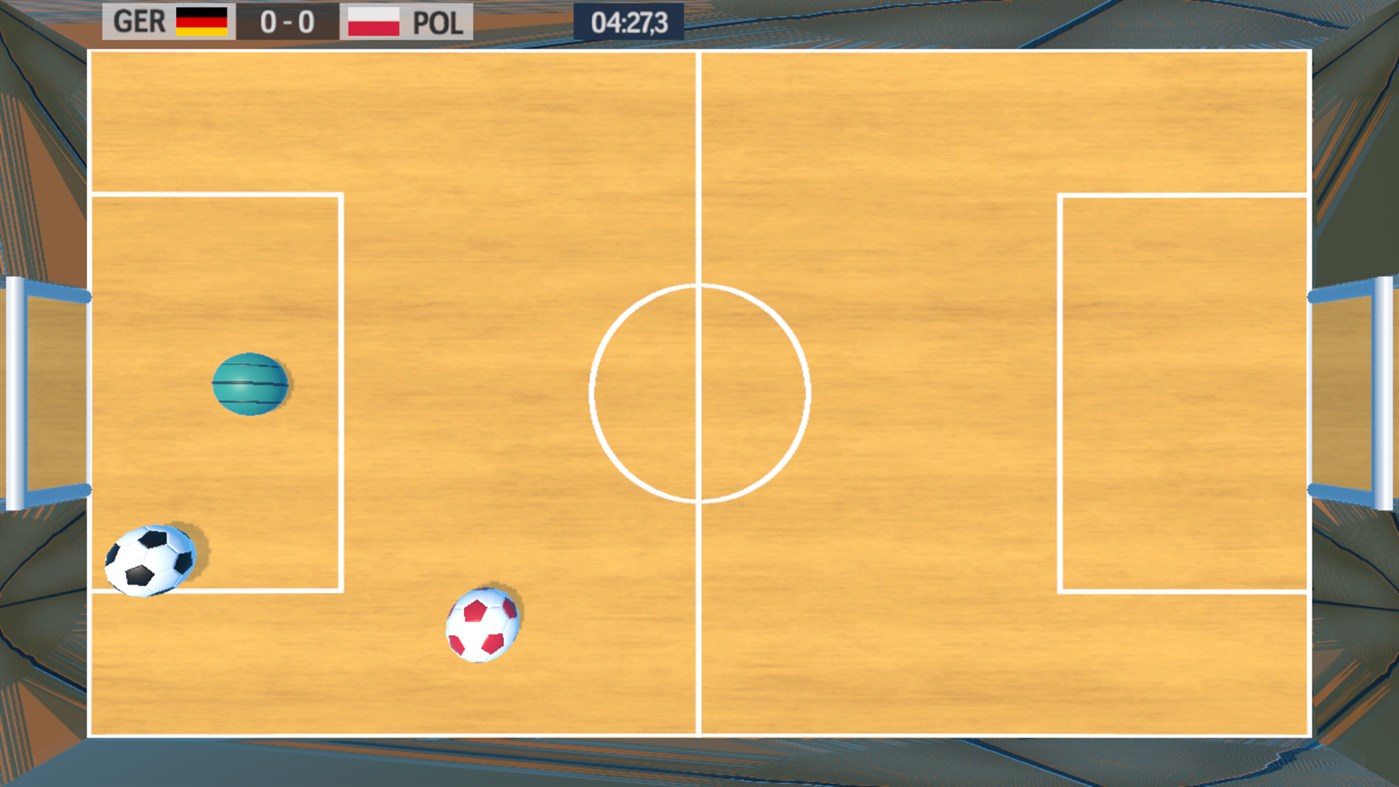Screen dimensions: 1399x787
Task: Click the scoreboard panel at the top
Action: tap(285, 20)
